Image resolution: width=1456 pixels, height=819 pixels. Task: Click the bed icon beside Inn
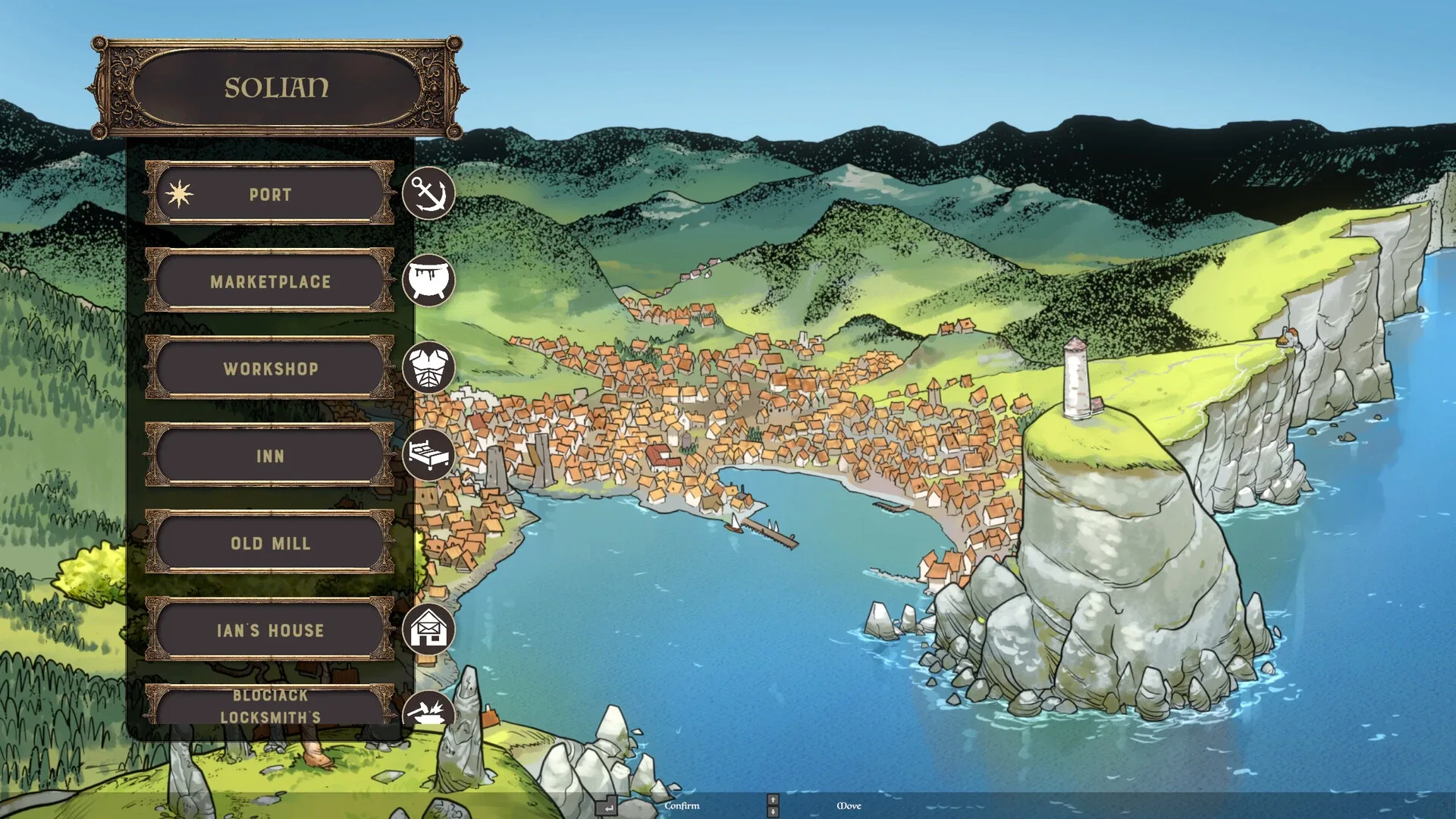coord(428,455)
